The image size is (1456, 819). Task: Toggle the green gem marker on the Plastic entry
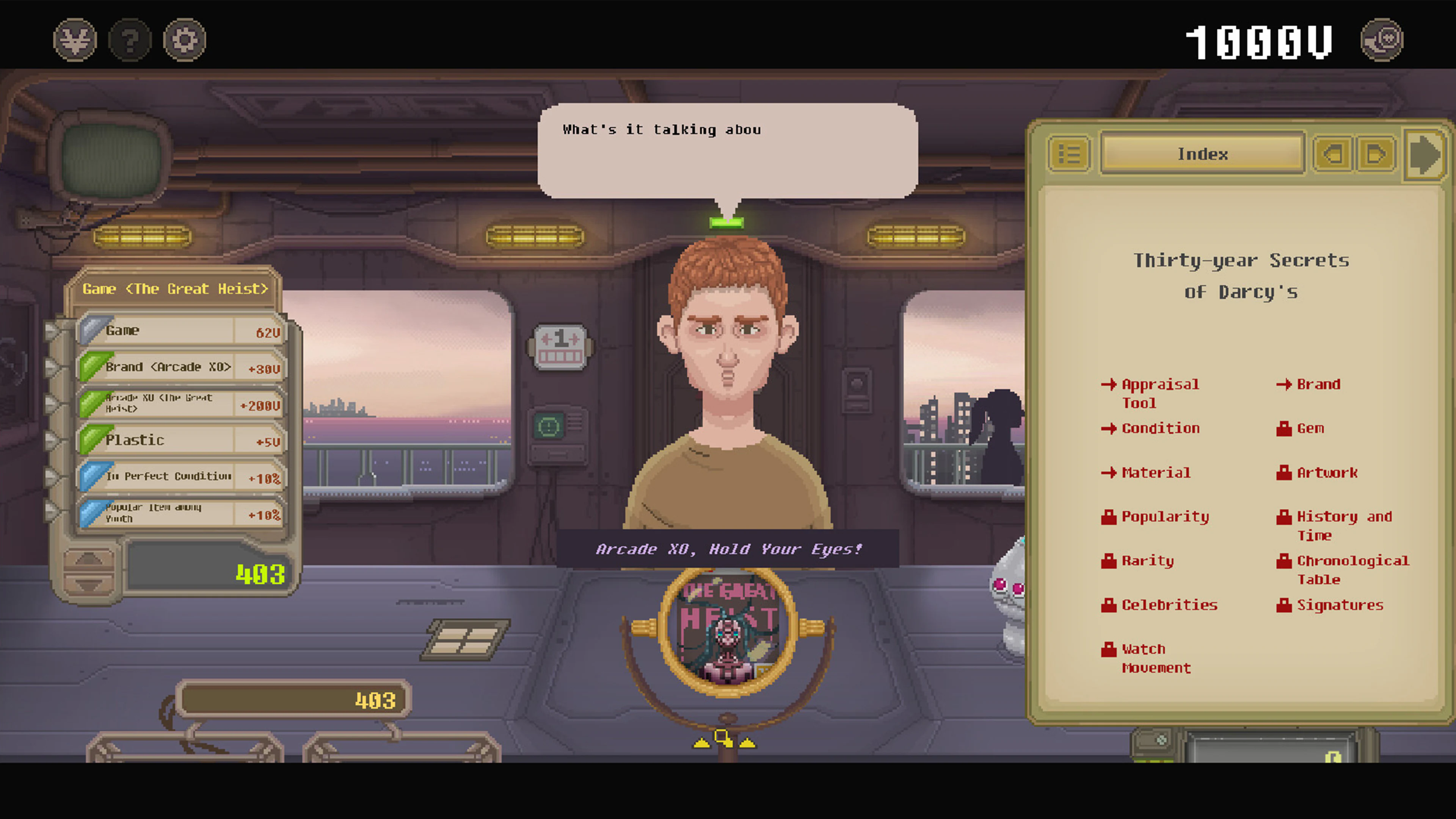coord(94,439)
